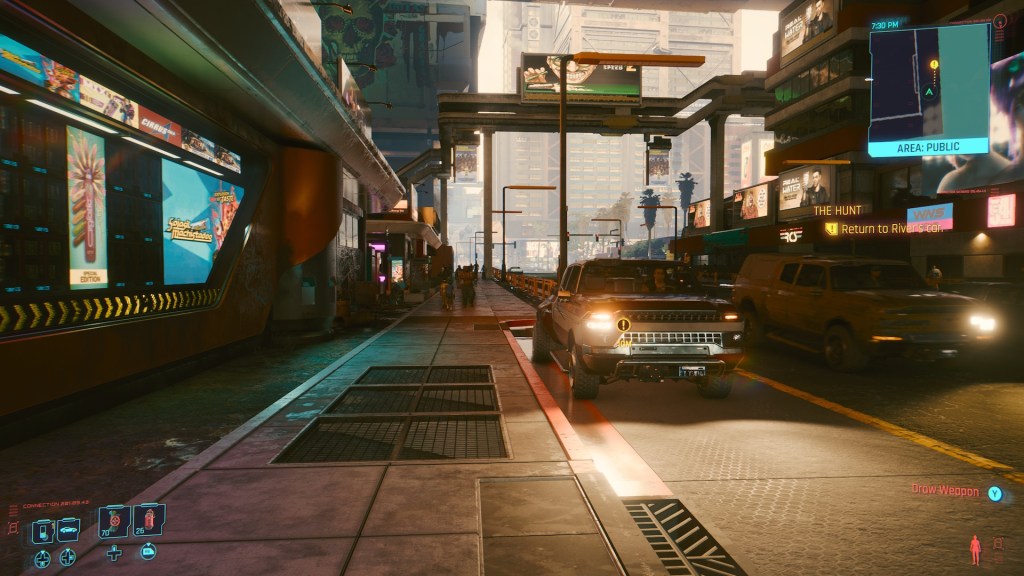Select the yellow quest marker on the minimap
This screenshot has height=576, width=1024.
pos(934,65)
